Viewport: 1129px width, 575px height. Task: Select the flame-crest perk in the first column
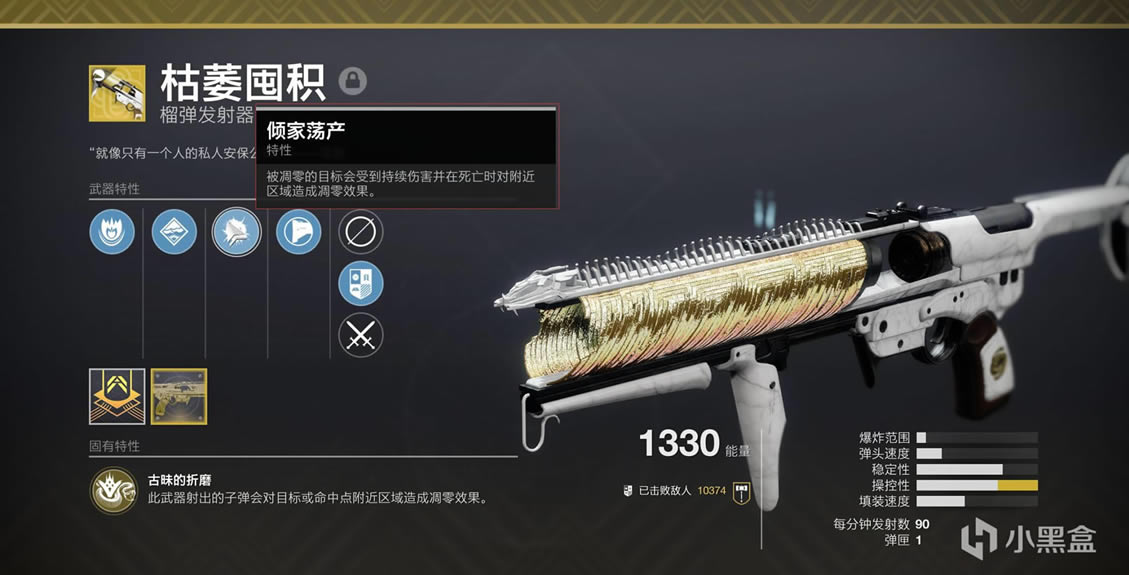(112, 231)
